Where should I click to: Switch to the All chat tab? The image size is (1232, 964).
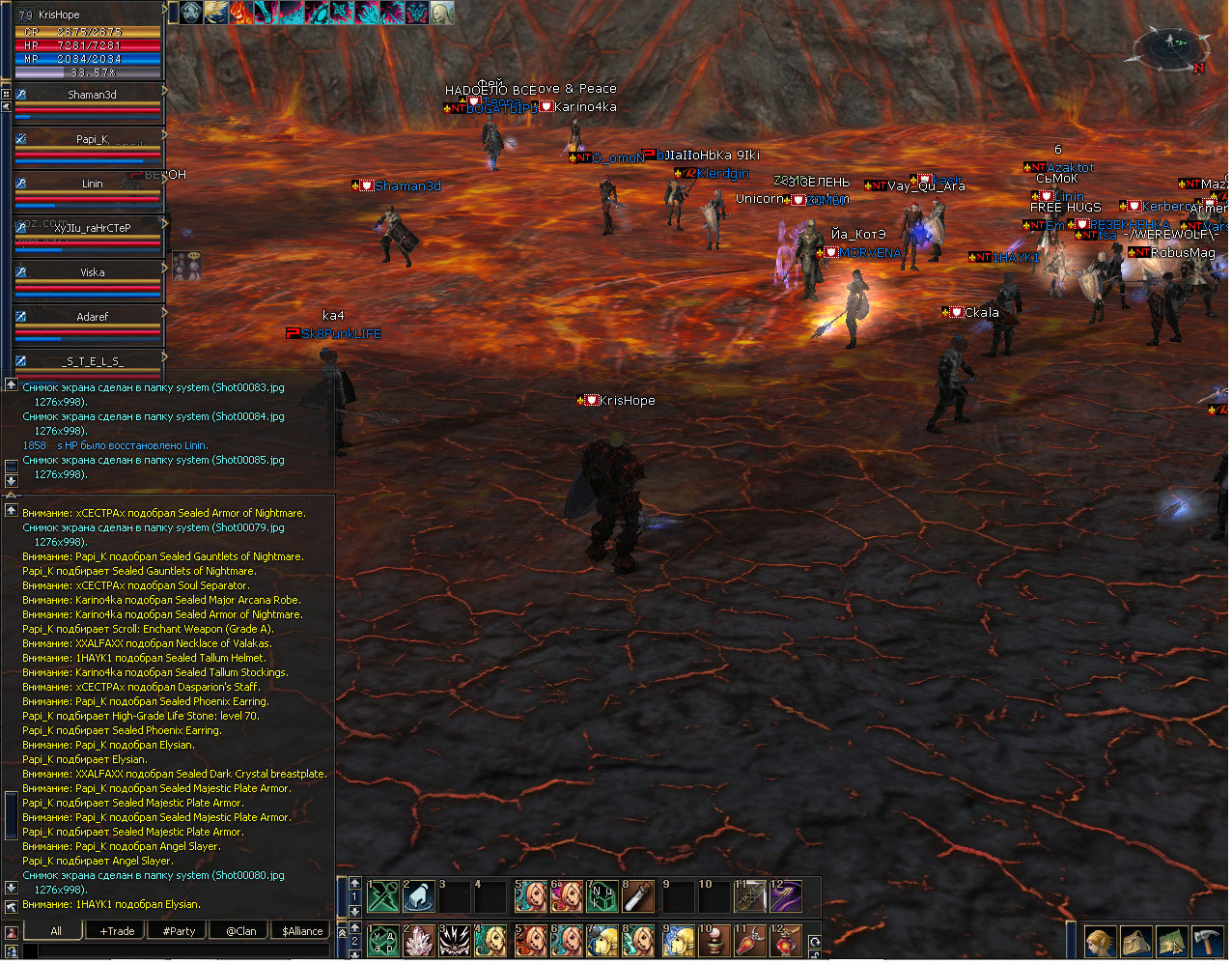pos(55,931)
